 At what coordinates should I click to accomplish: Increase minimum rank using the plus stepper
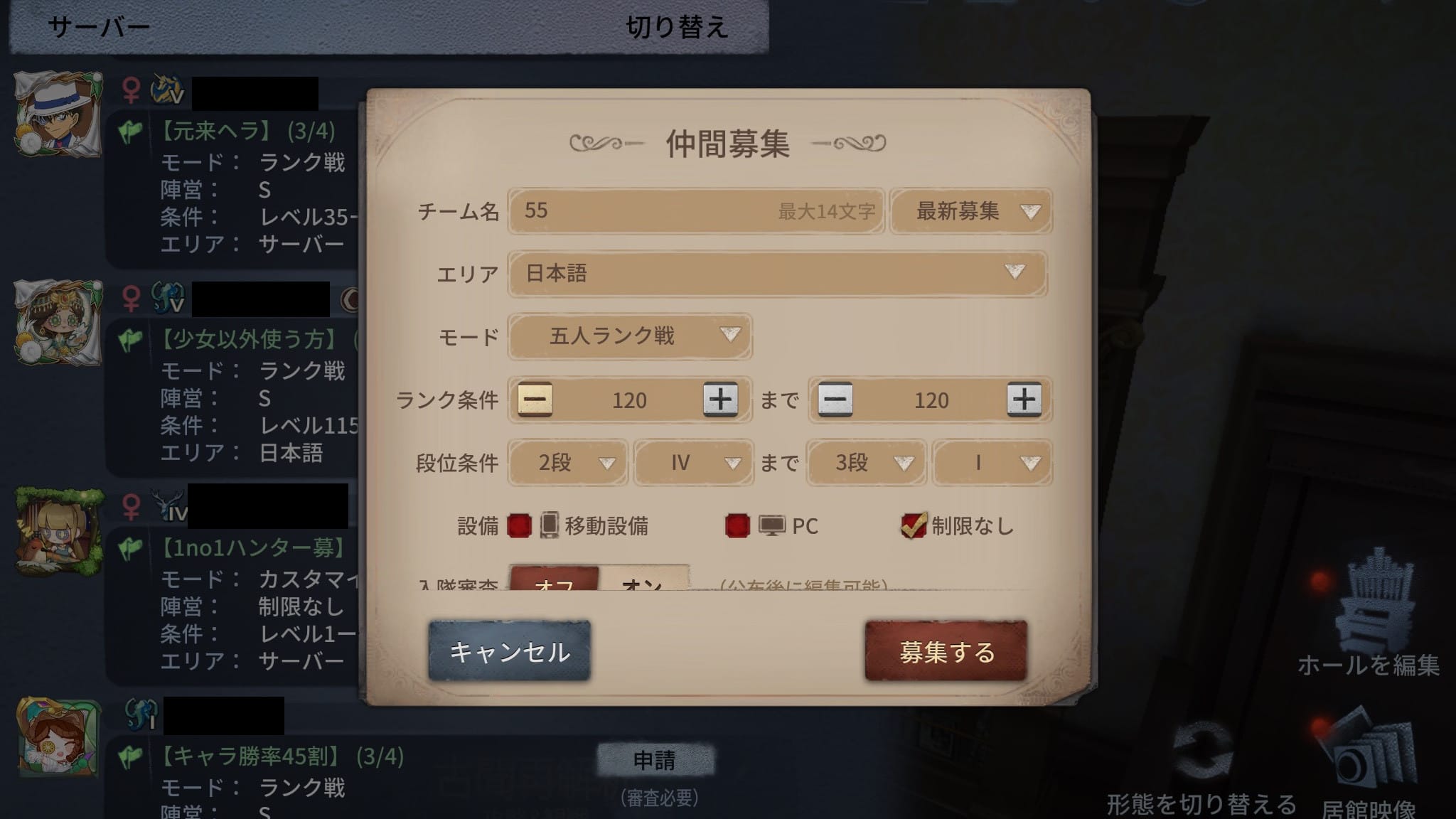[x=722, y=400]
